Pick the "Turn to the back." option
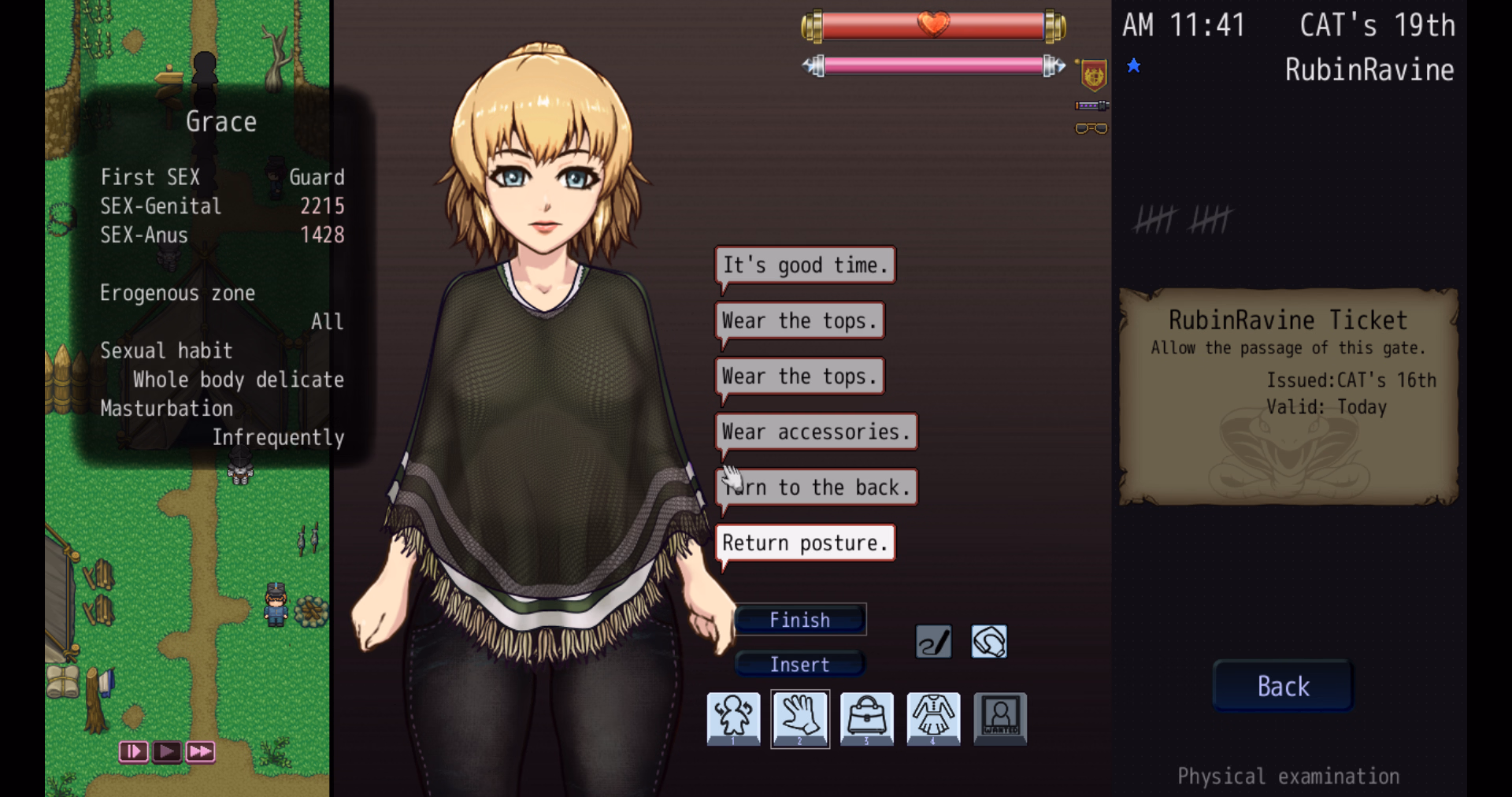 (816, 487)
